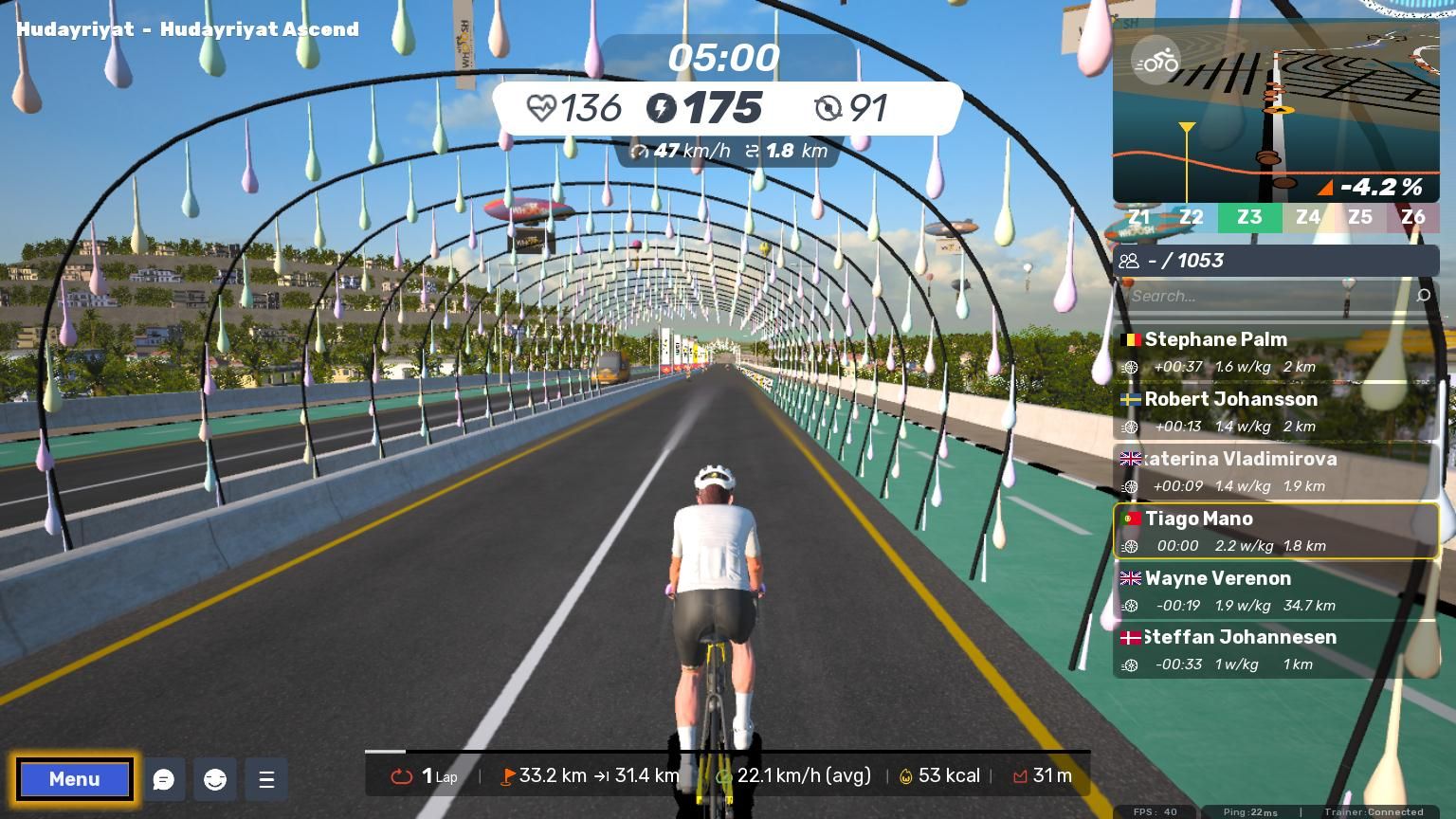Select Steffan Johannesen's rider row
Screen dimensions: 1456x819
(x=1275, y=649)
